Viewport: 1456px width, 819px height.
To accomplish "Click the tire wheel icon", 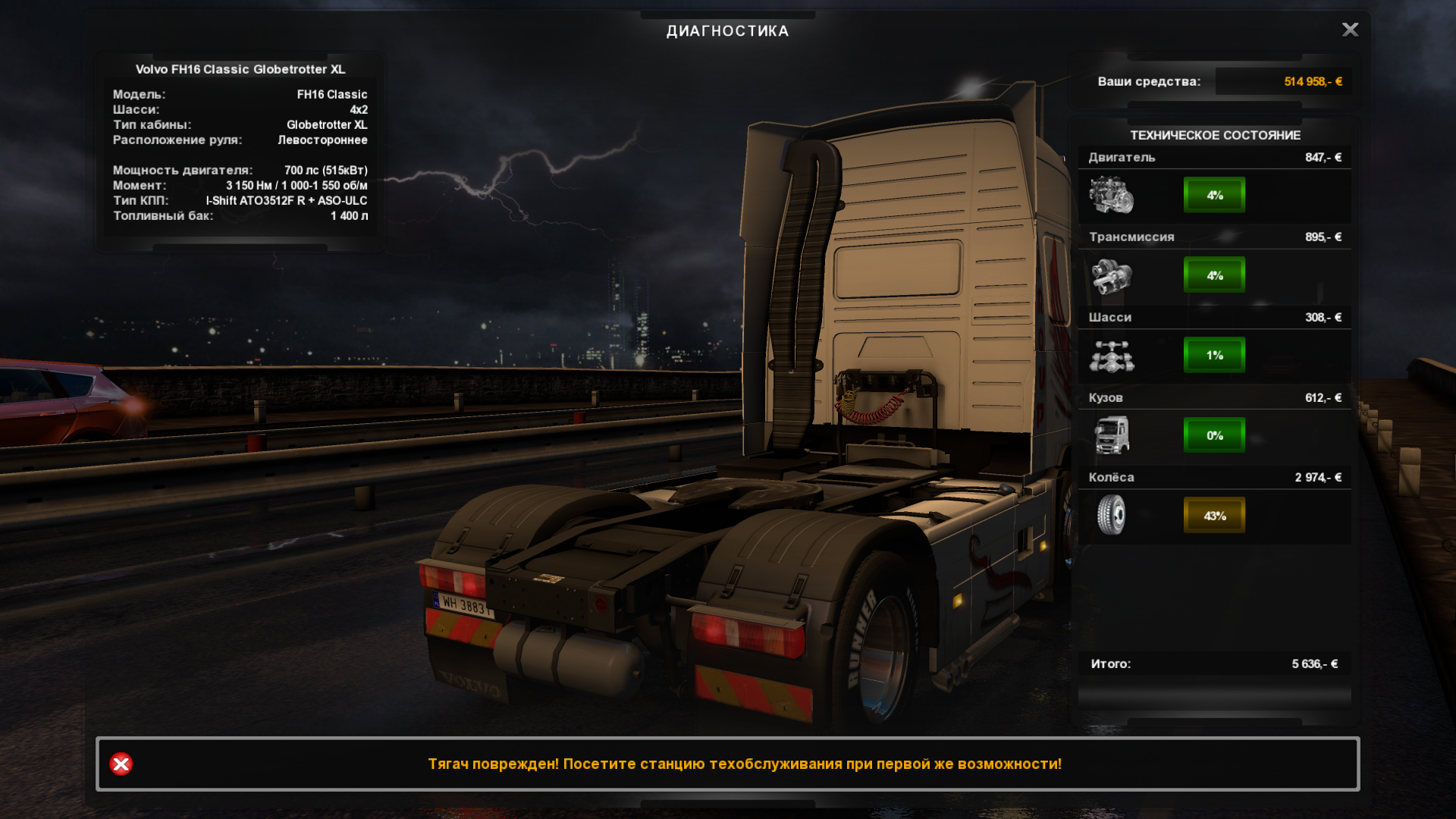I will (1112, 515).
